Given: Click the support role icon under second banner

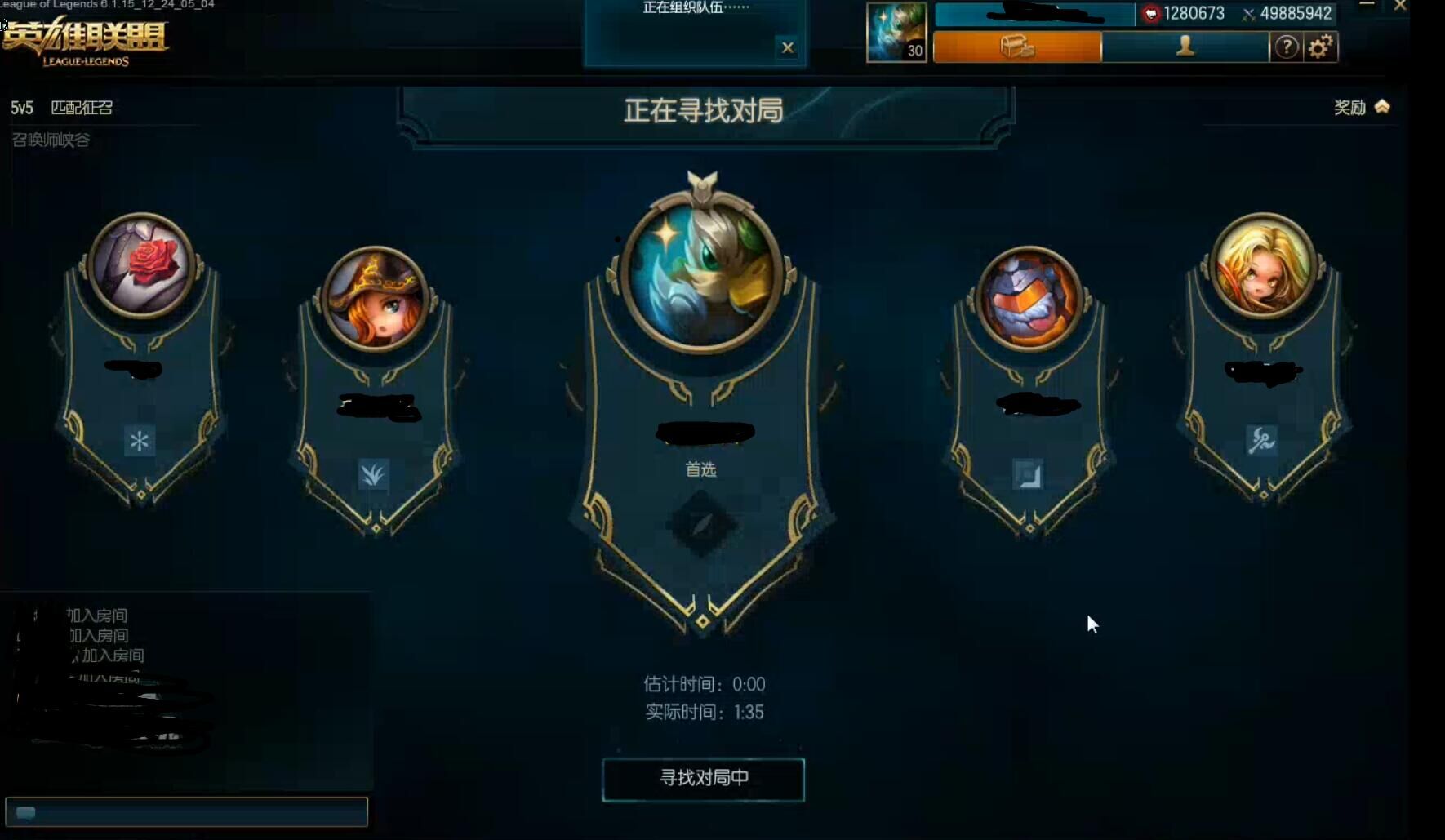Looking at the screenshot, I should point(374,475).
